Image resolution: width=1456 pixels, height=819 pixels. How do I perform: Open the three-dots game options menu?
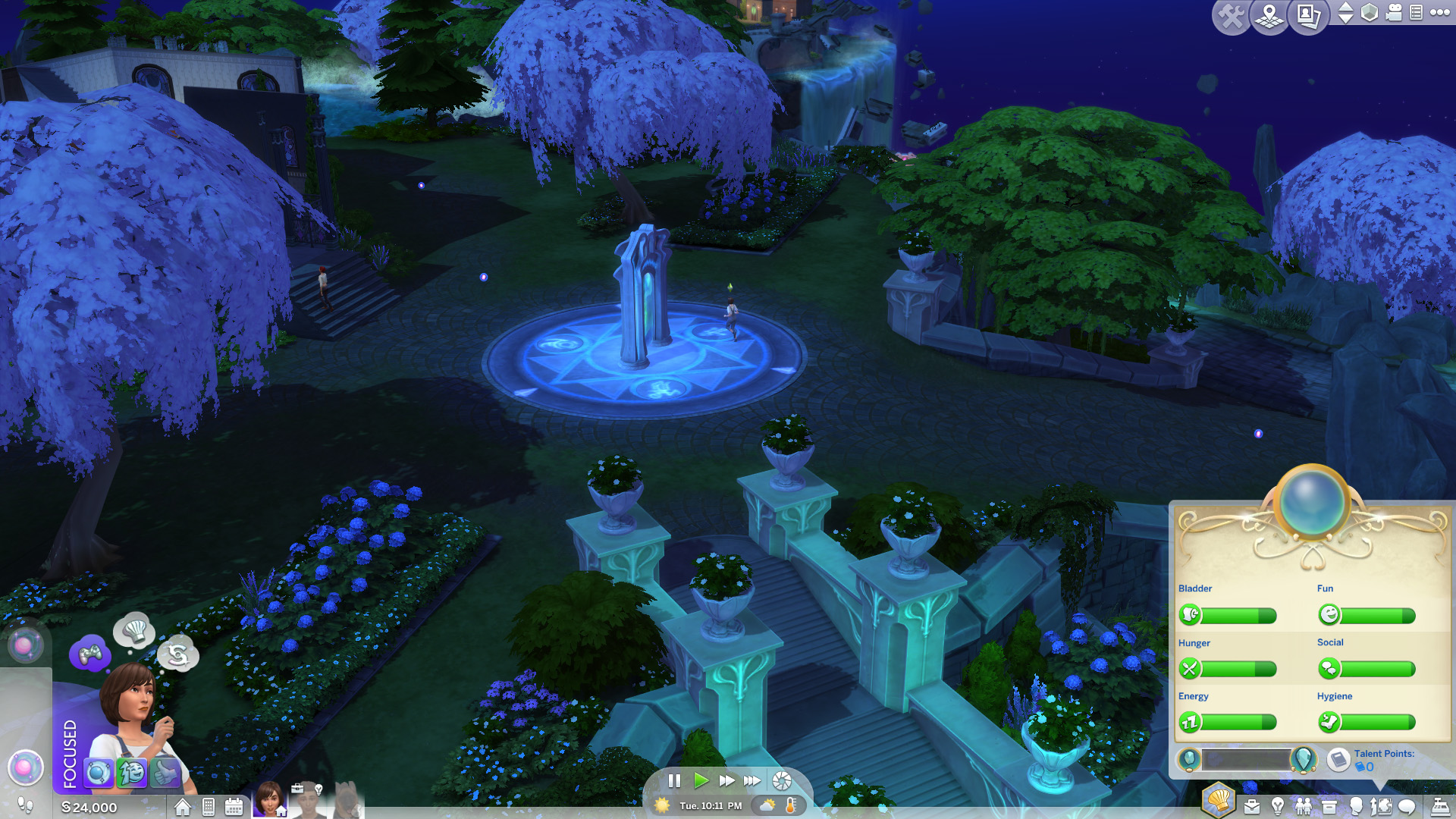tap(1440, 12)
